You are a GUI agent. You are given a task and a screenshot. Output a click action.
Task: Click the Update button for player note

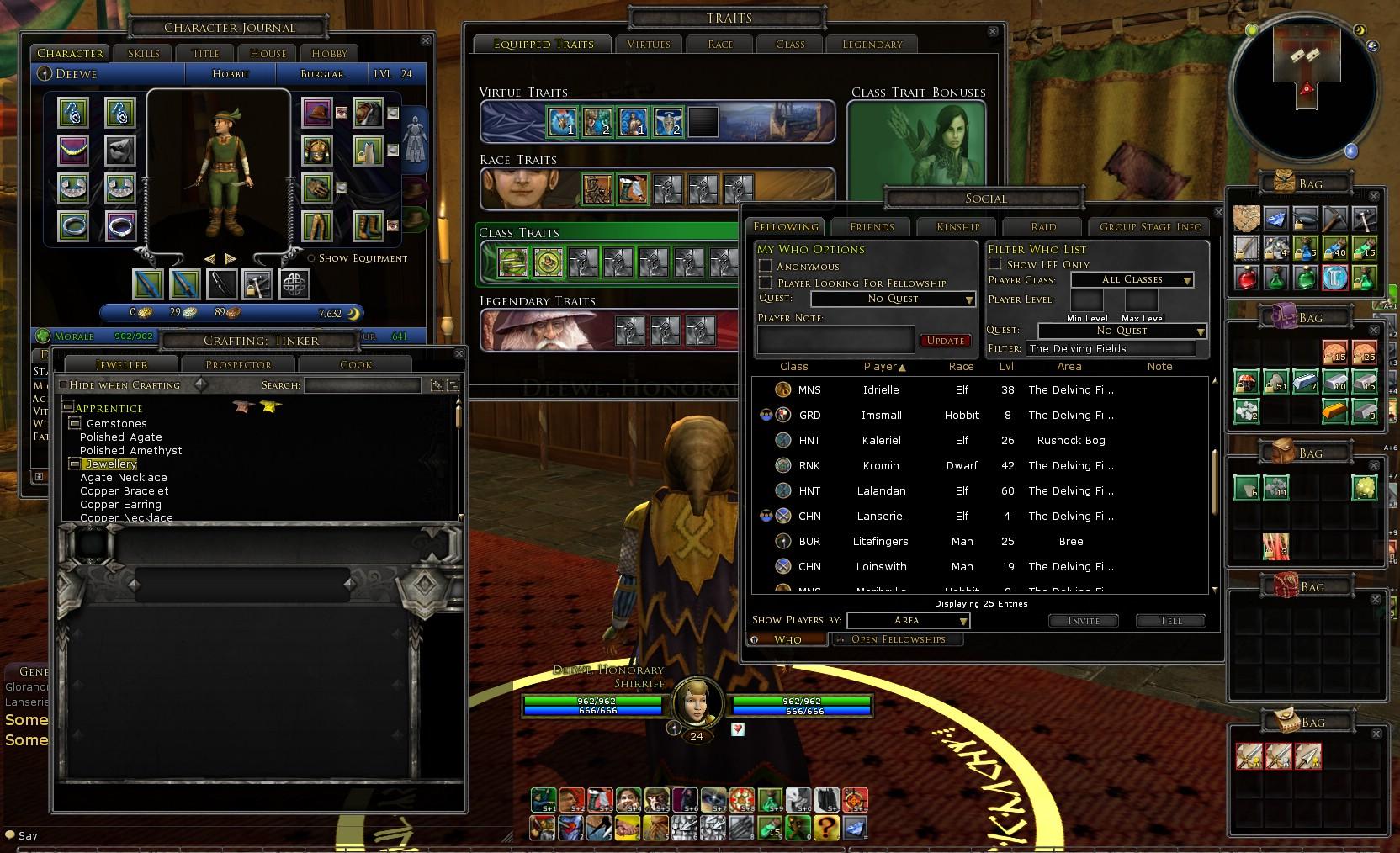(946, 340)
